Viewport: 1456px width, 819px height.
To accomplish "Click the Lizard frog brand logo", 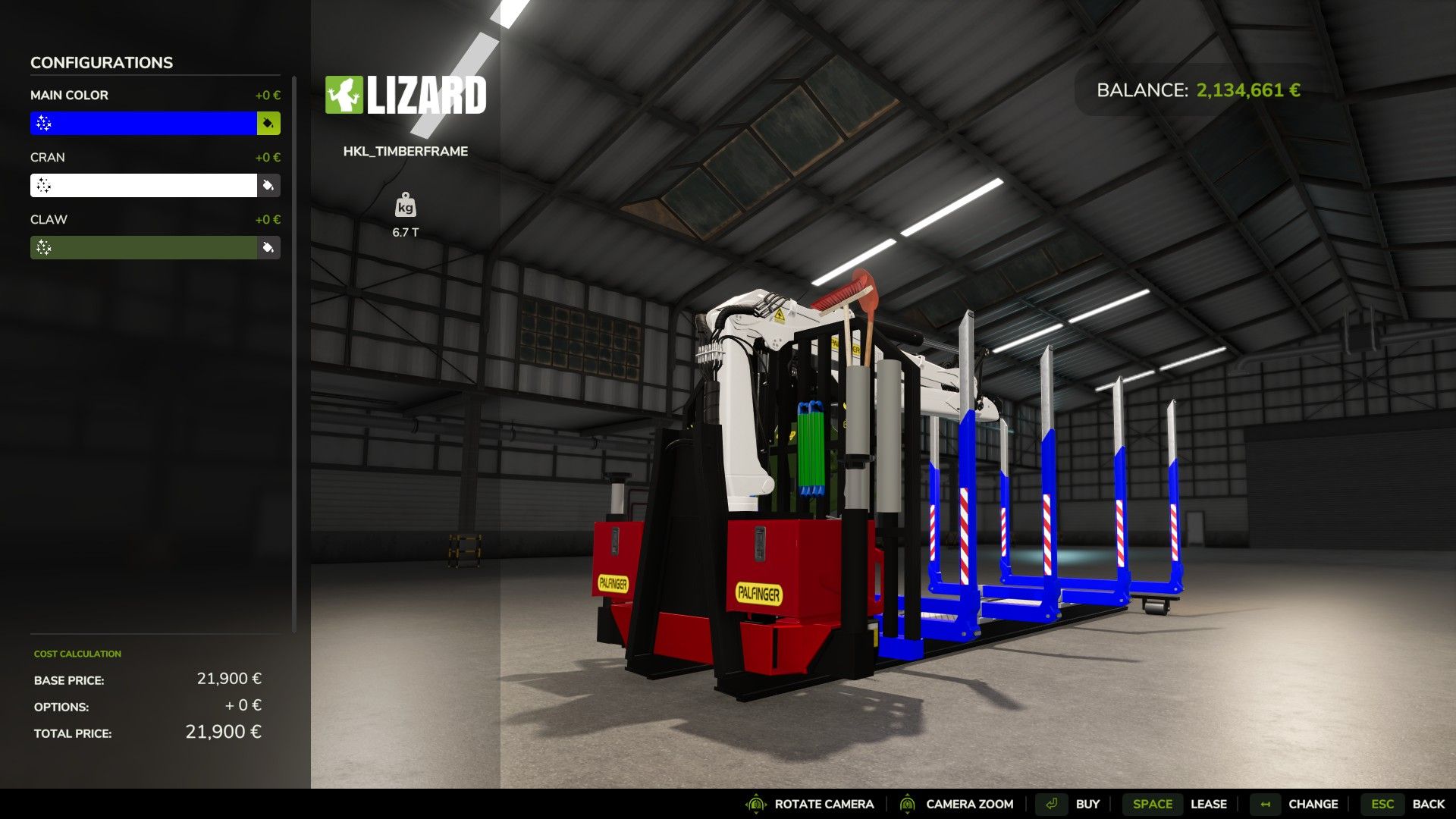I will pos(344,95).
